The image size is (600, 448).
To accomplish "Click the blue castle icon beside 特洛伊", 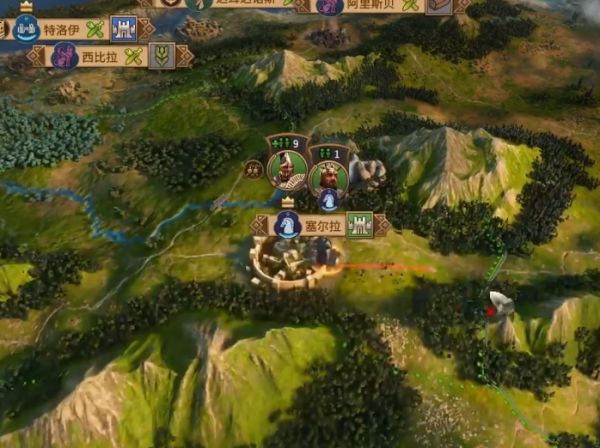I will [x=124, y=28].
